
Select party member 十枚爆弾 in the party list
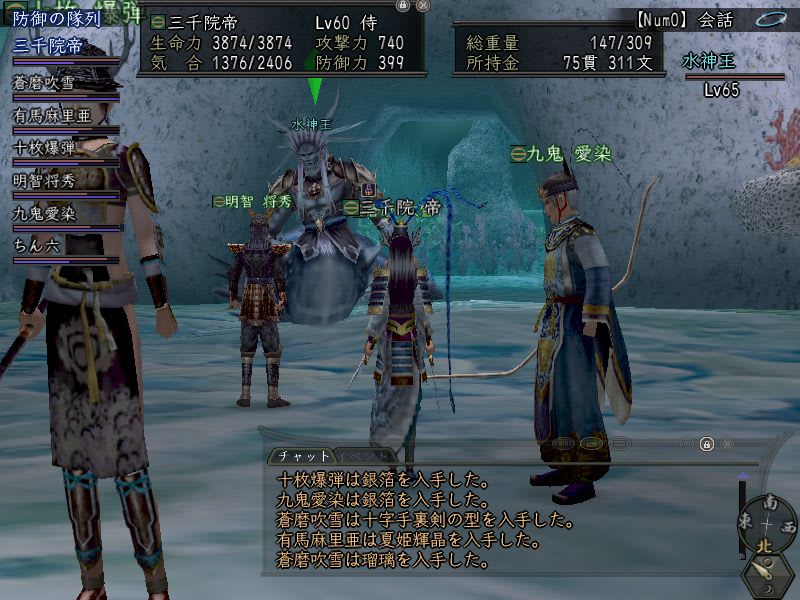(45, 147)
